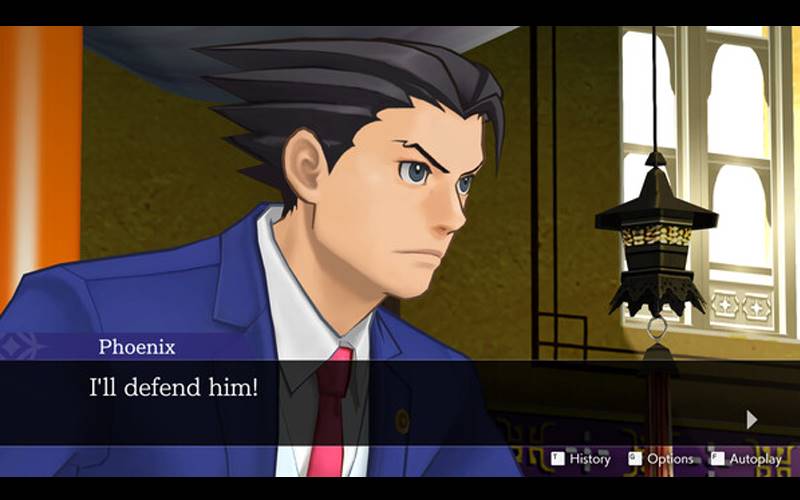The height and width of the screenshot is (500, 800).
Task: Open the History dialogue log
Action: pos(581,459)
